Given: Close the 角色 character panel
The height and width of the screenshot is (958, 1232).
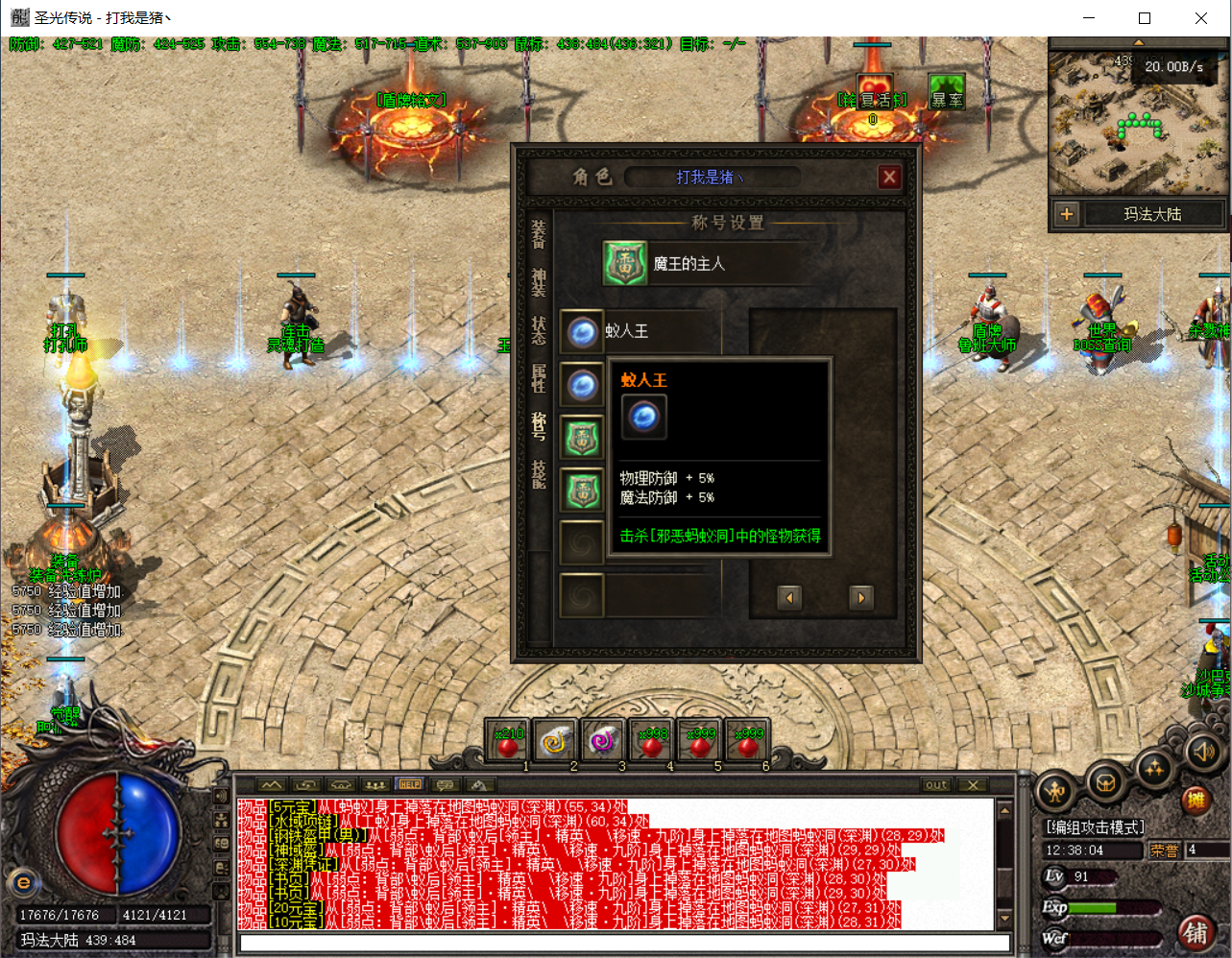Looking at the screenshot, I should click(889, 177).
